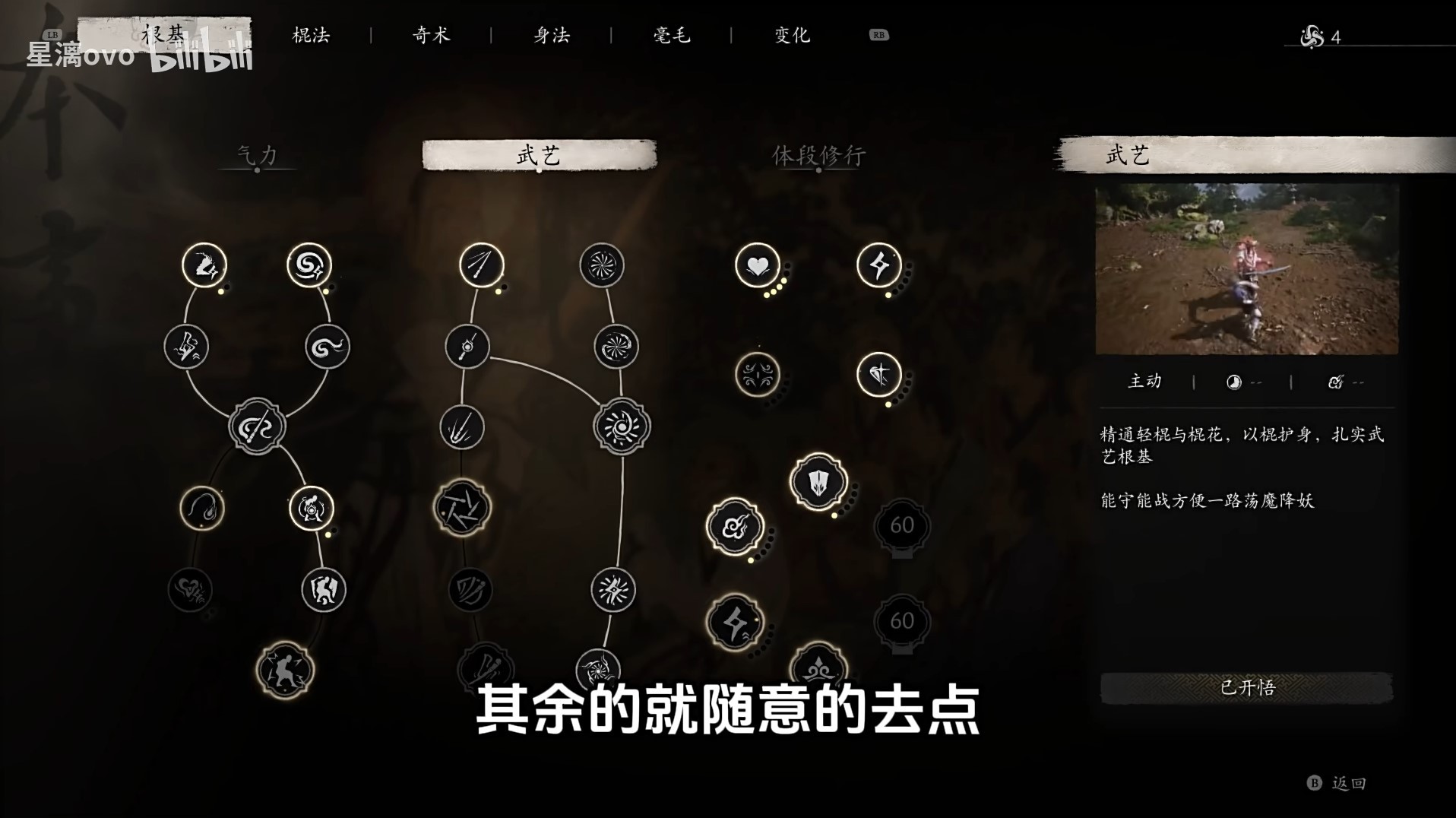
Task: Select the crossed-staves hub node in the 气力 tree
Action: pyautogui.click(x=257, y=426)
